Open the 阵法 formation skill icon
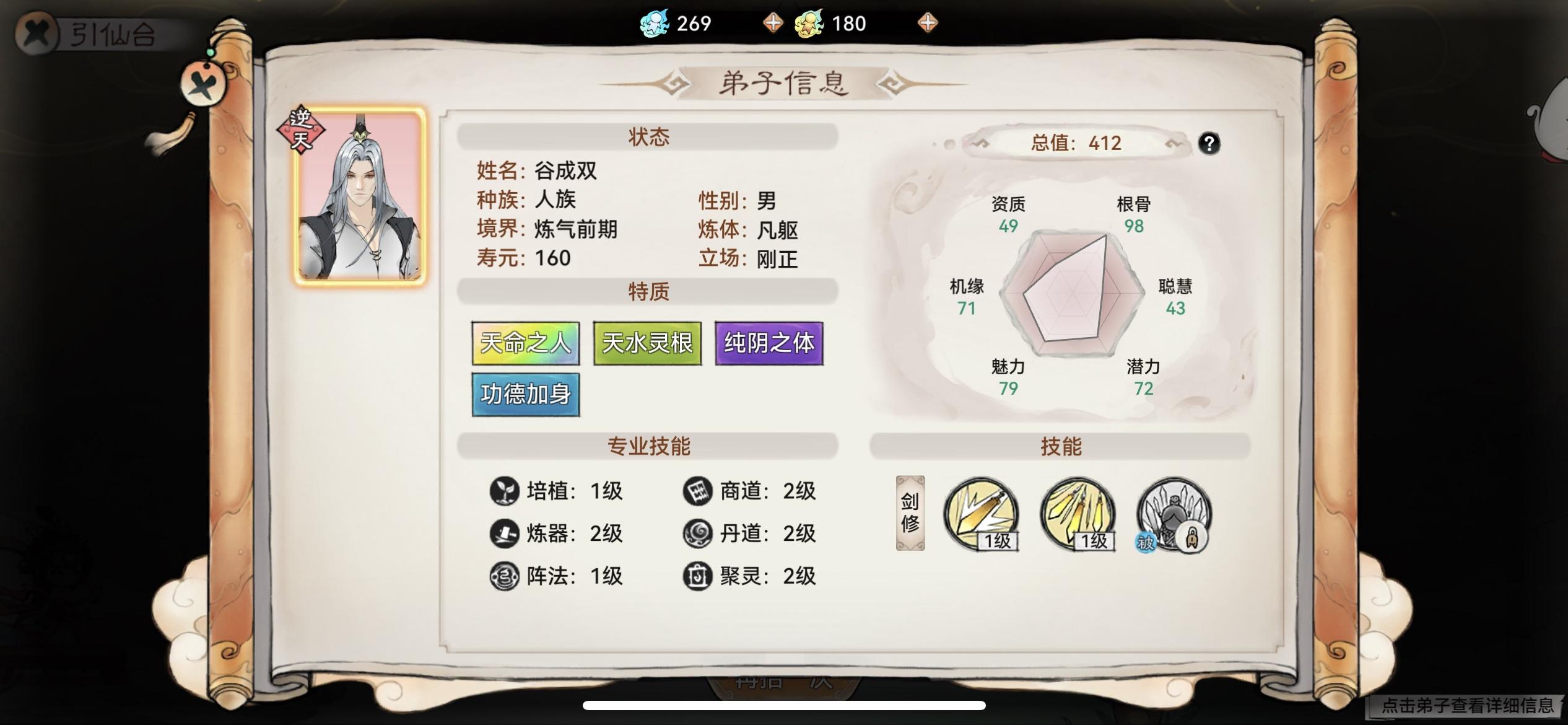 point(506,576)
